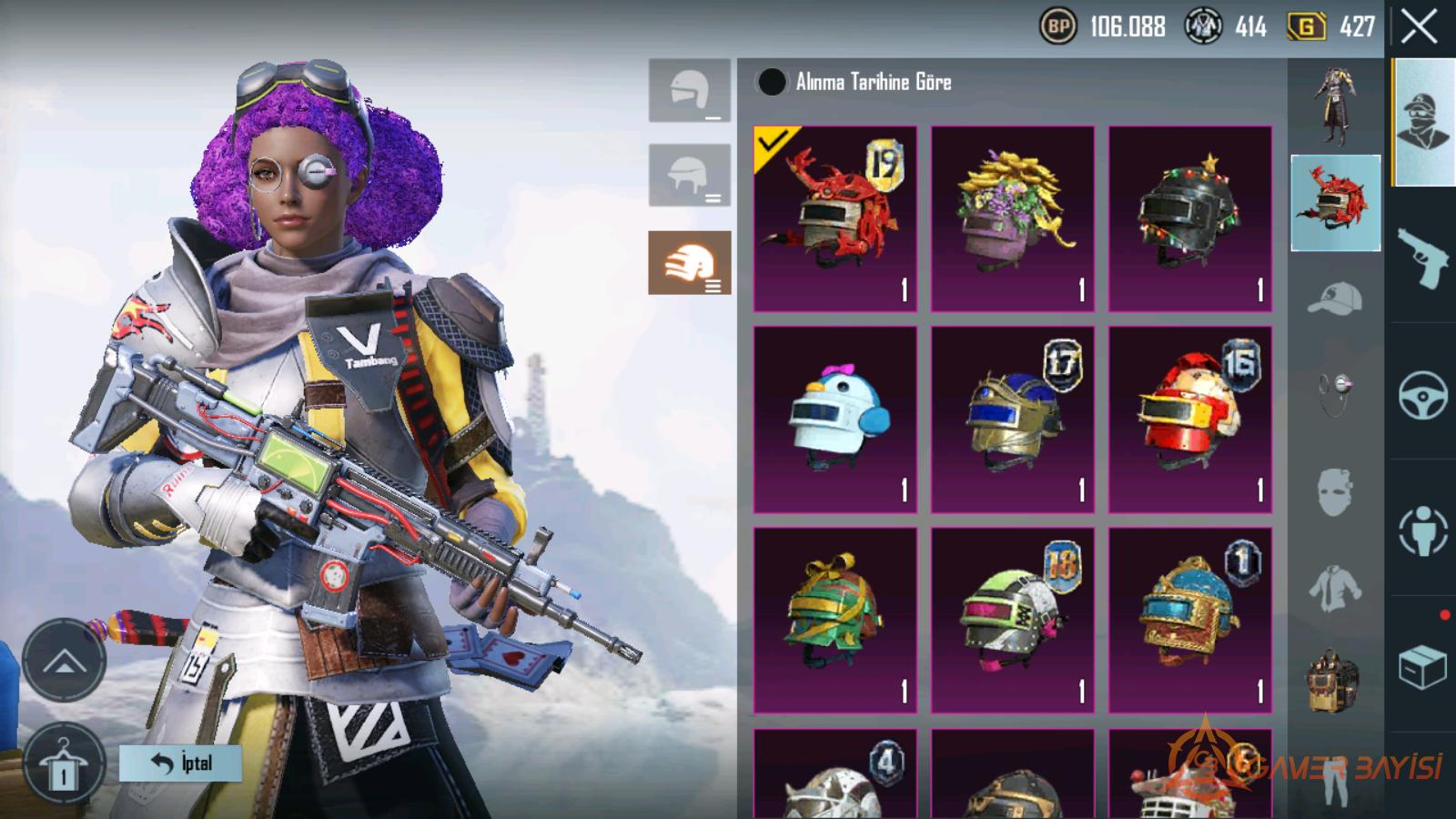Select the Christmas lights black helmet
This screenshot has height=819, width=1456.
tap(1189, 219)
